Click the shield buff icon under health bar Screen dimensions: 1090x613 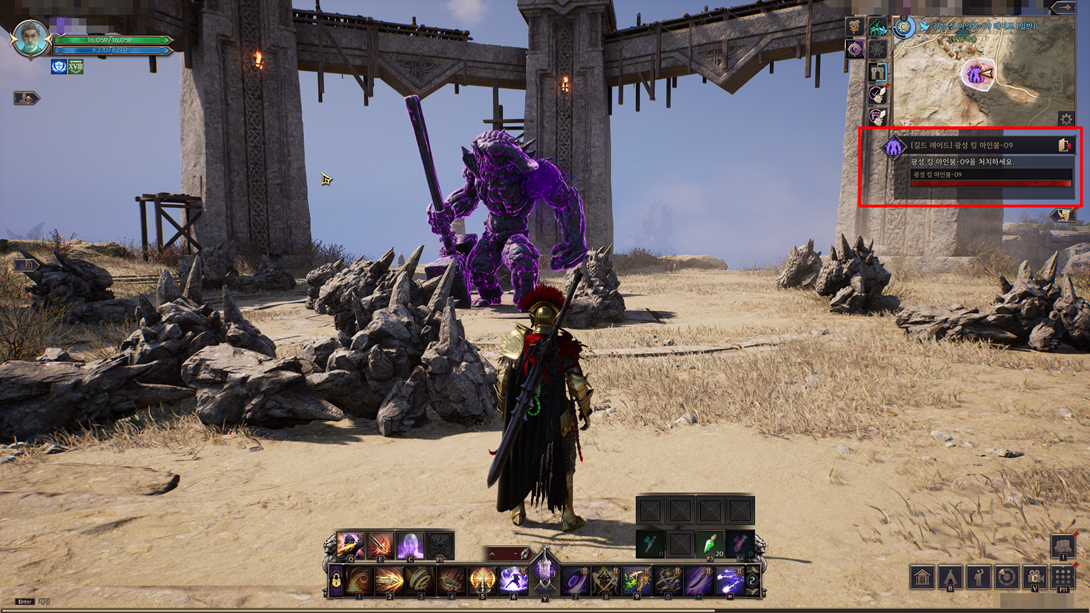pyautogui.click(x=59, y=67)
